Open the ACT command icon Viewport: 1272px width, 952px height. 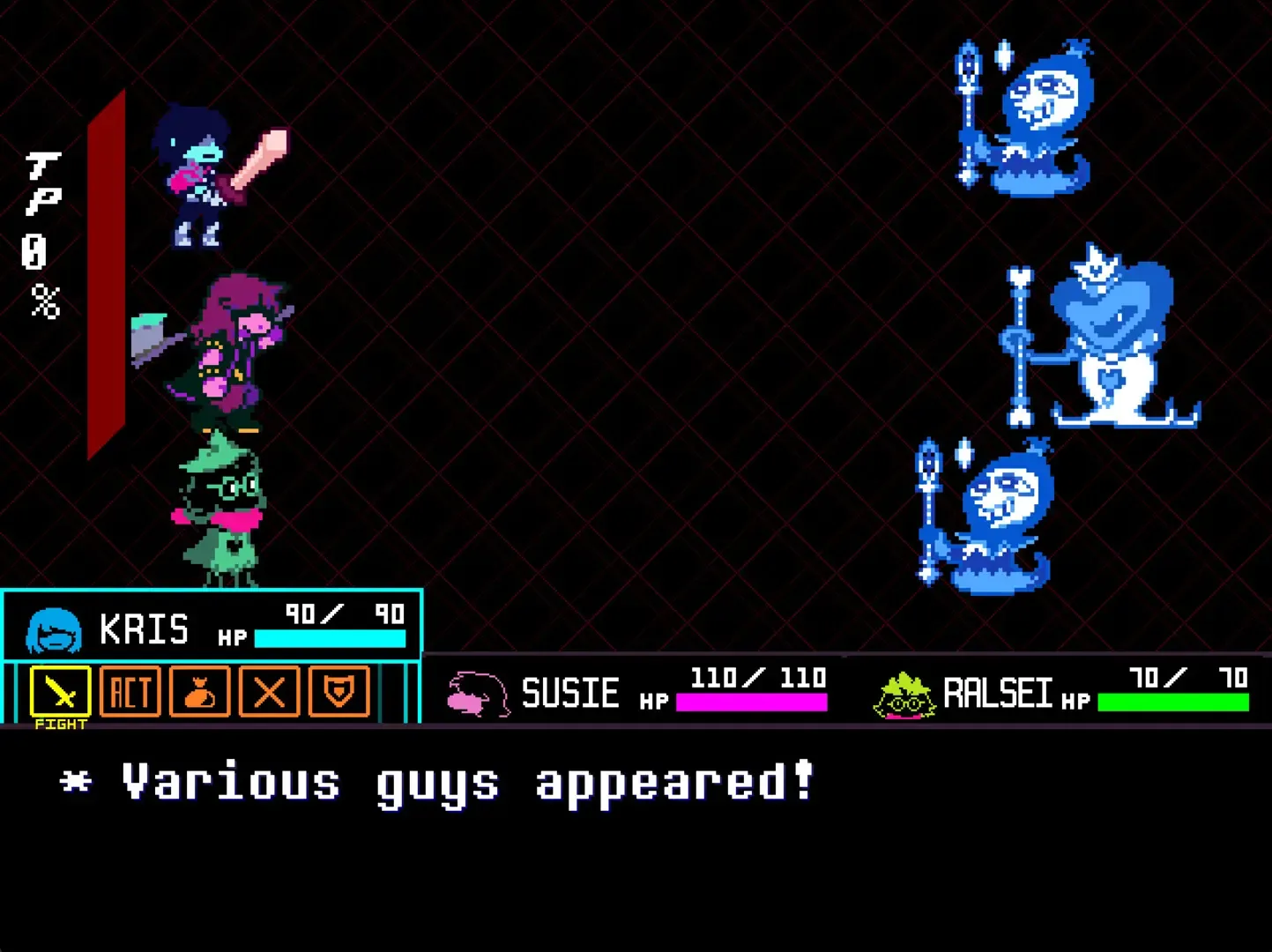click(x=129, y=694)
